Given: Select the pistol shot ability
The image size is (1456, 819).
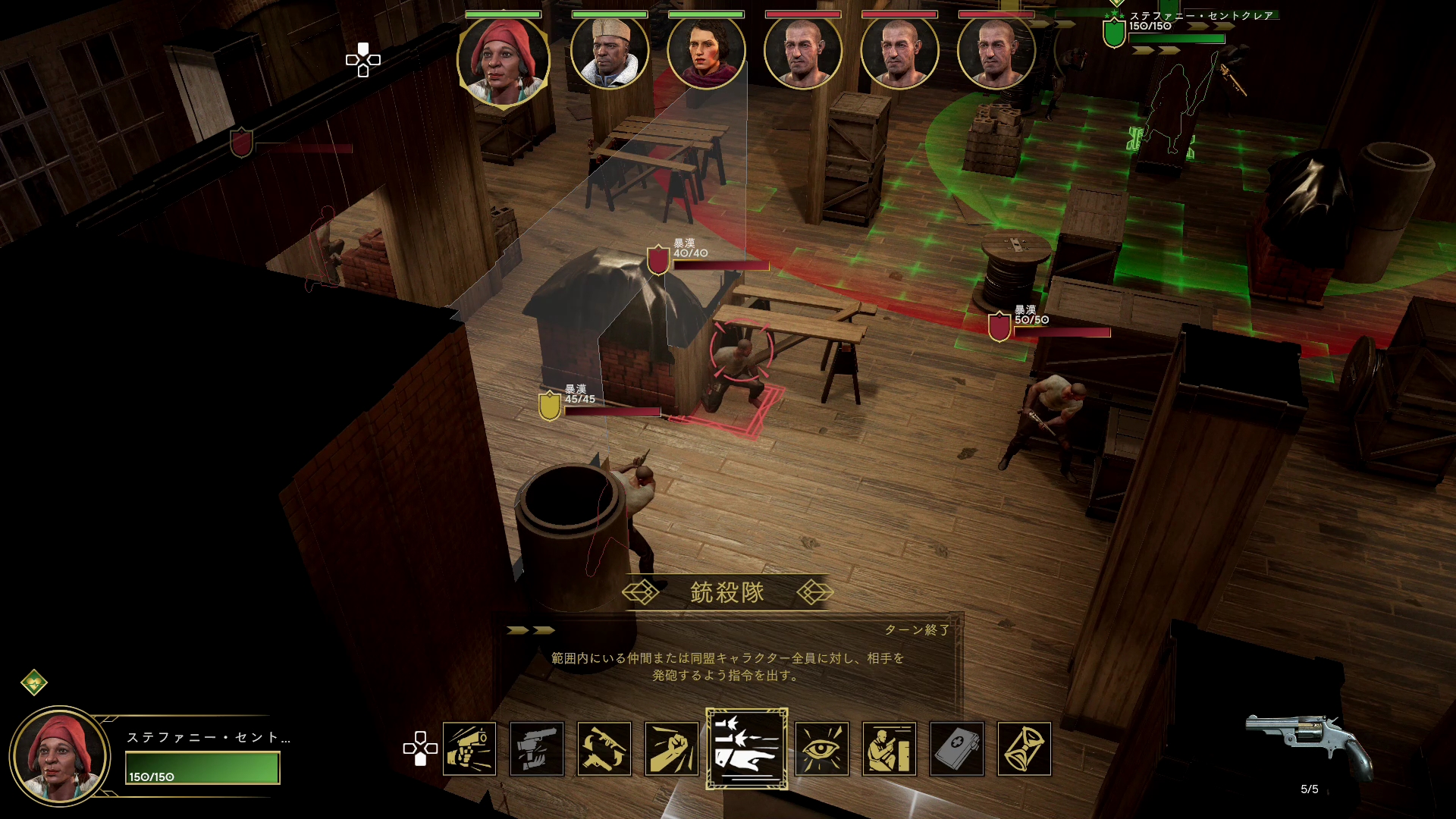Looking at the screenshot, I should coord(469,749).
